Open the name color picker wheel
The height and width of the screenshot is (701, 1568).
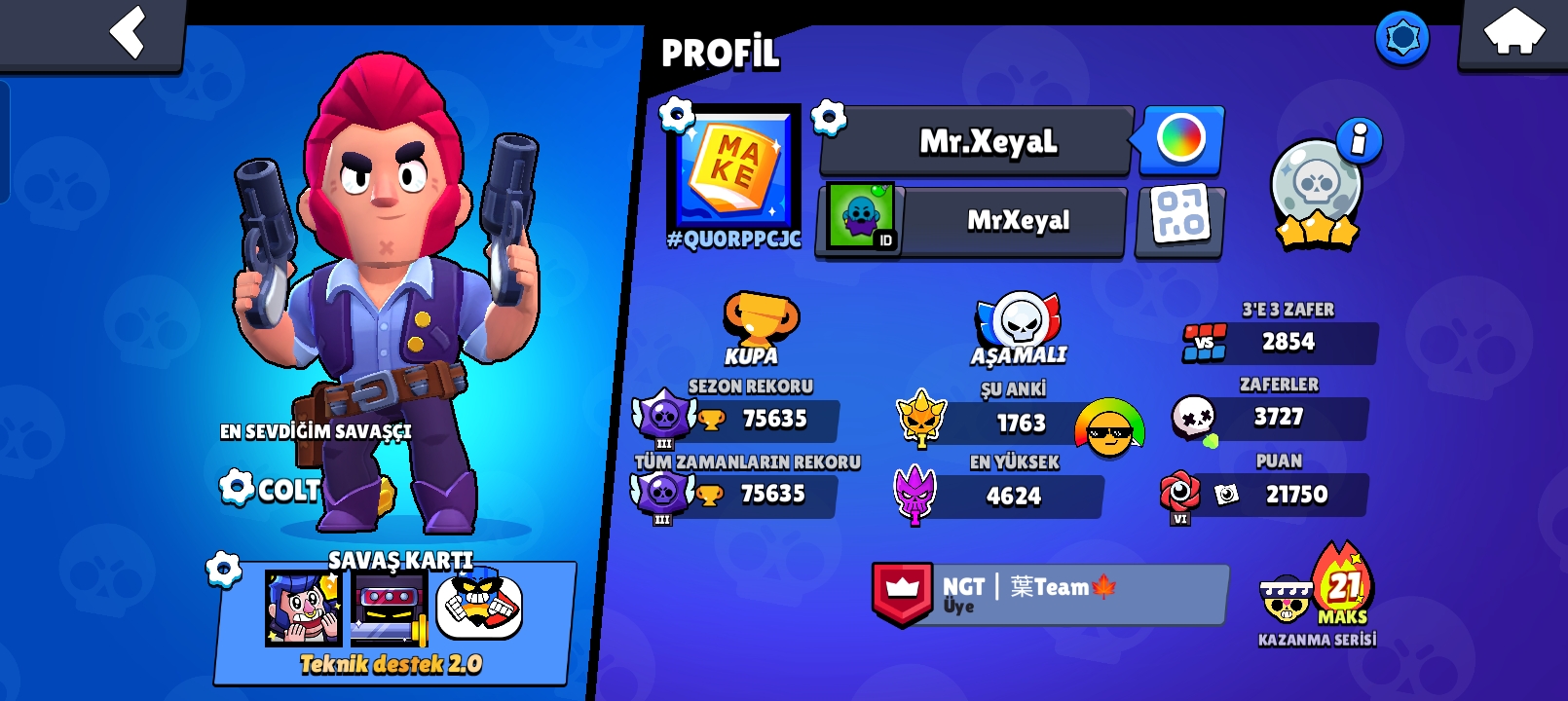[x=1180, y=140]
